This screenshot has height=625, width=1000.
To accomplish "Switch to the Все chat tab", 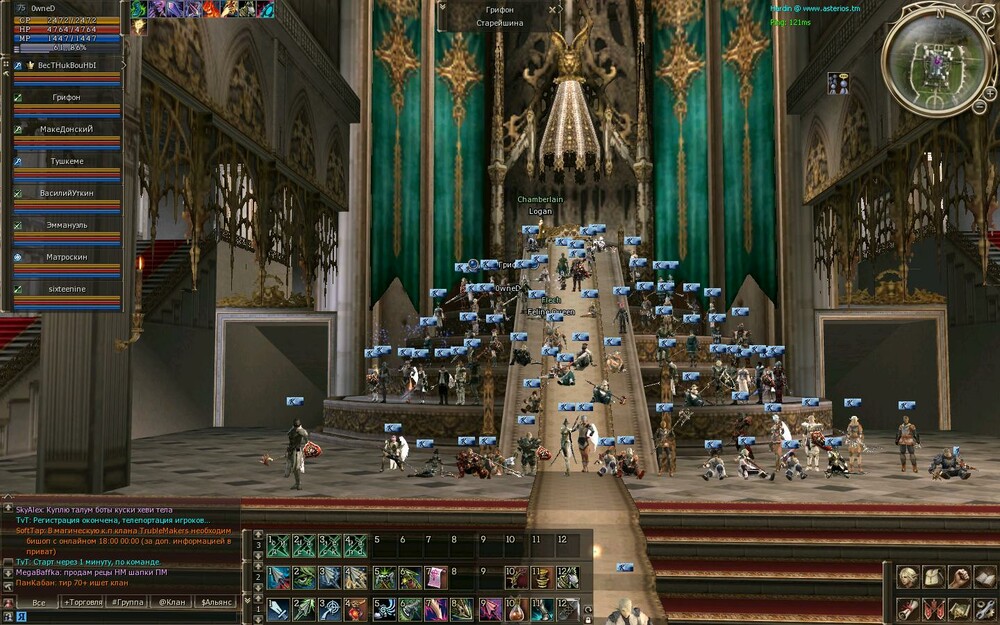I will [38, 603].
